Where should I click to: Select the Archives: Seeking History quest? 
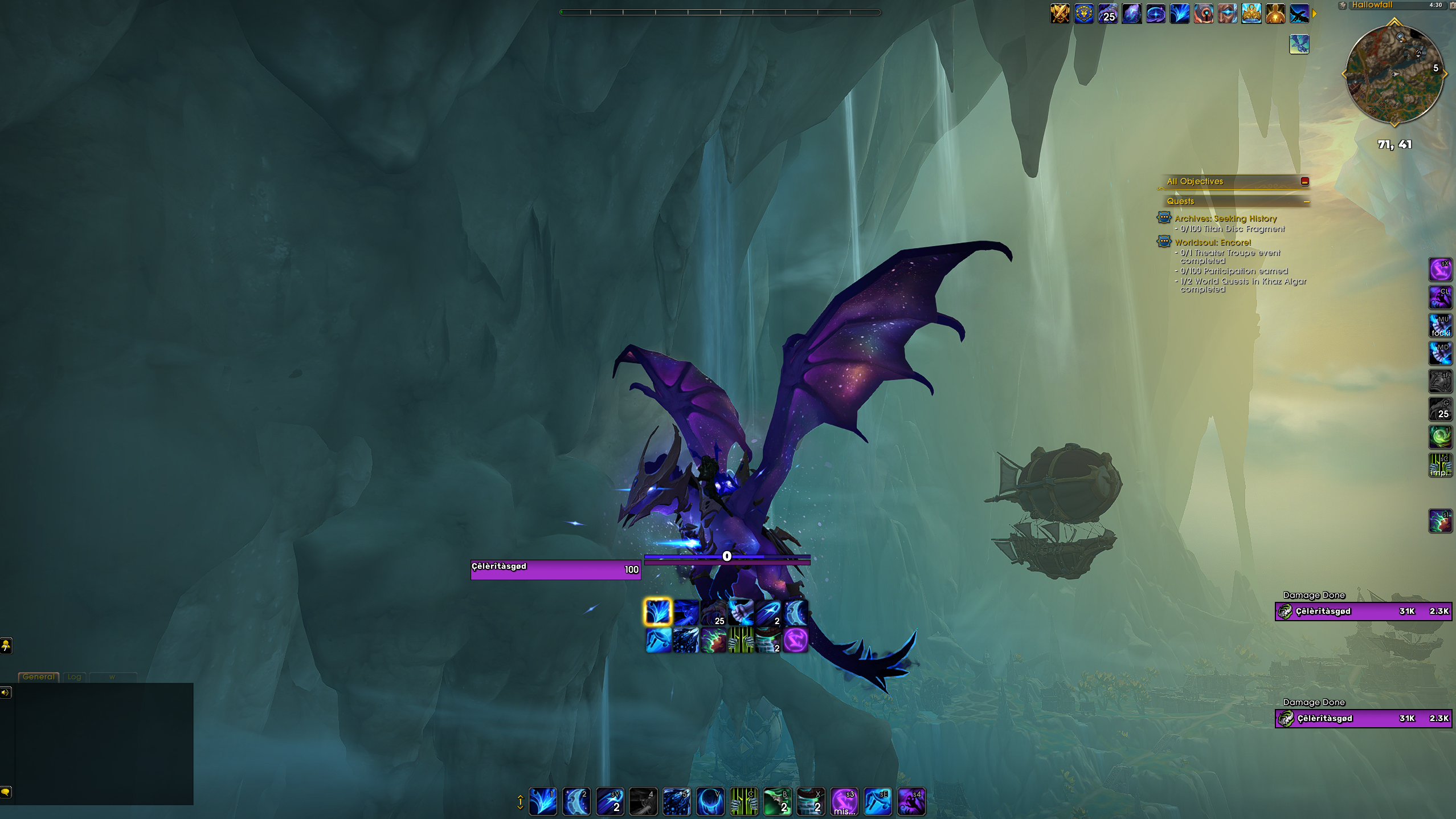coord(1225,219)
